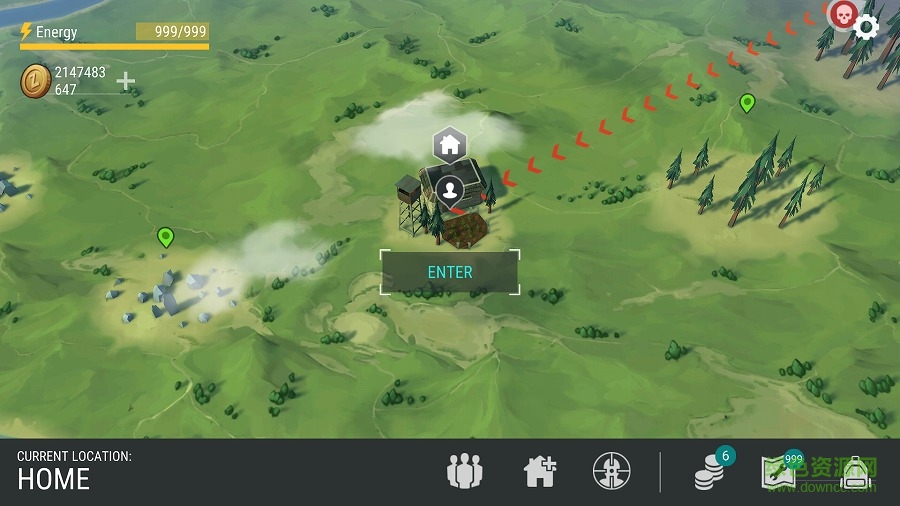Select the green pin near the grey rocks
The height and width of the screenshot is (506, 900).
166,237
